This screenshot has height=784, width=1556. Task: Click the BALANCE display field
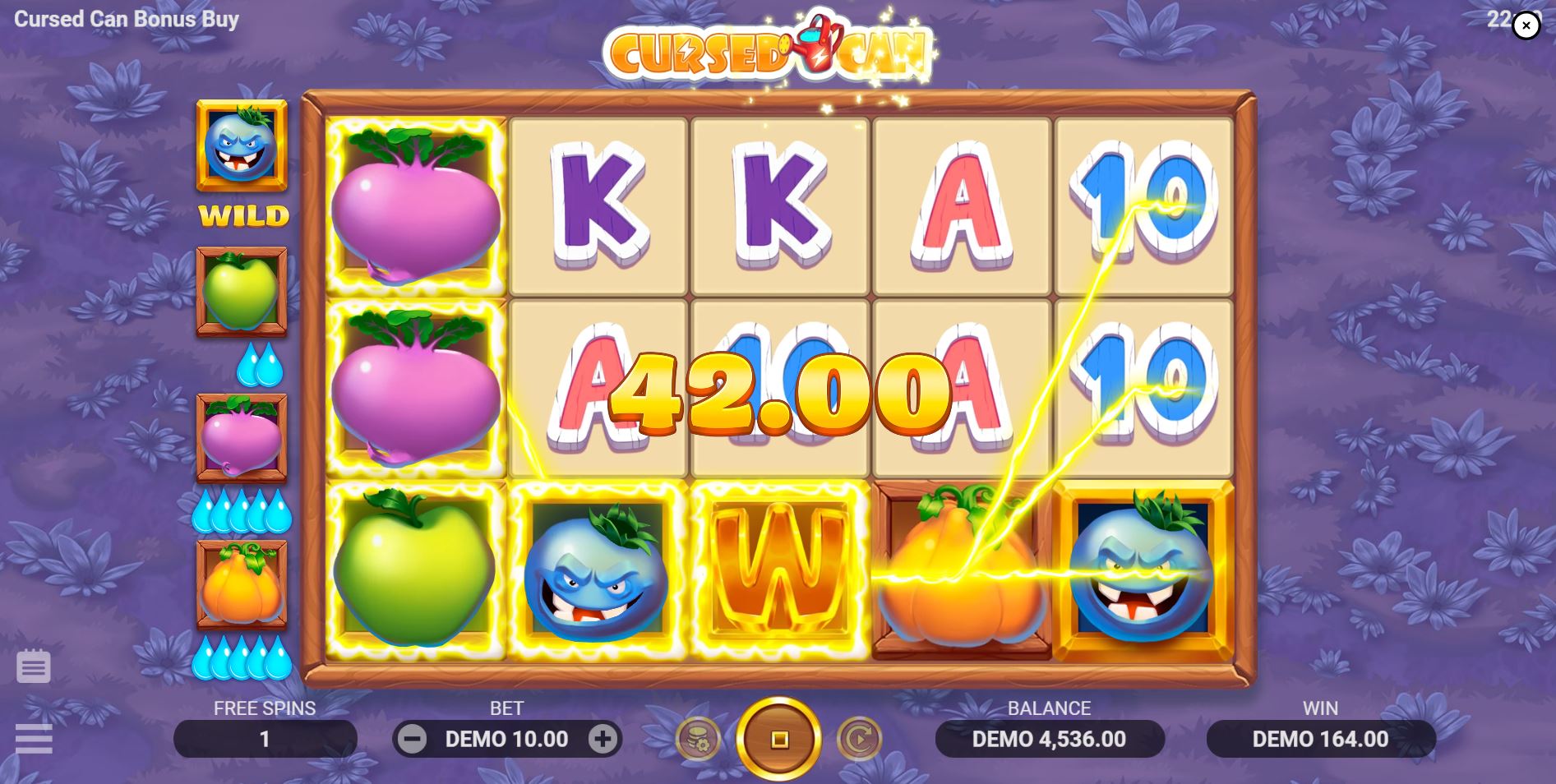click(1050, 738)
